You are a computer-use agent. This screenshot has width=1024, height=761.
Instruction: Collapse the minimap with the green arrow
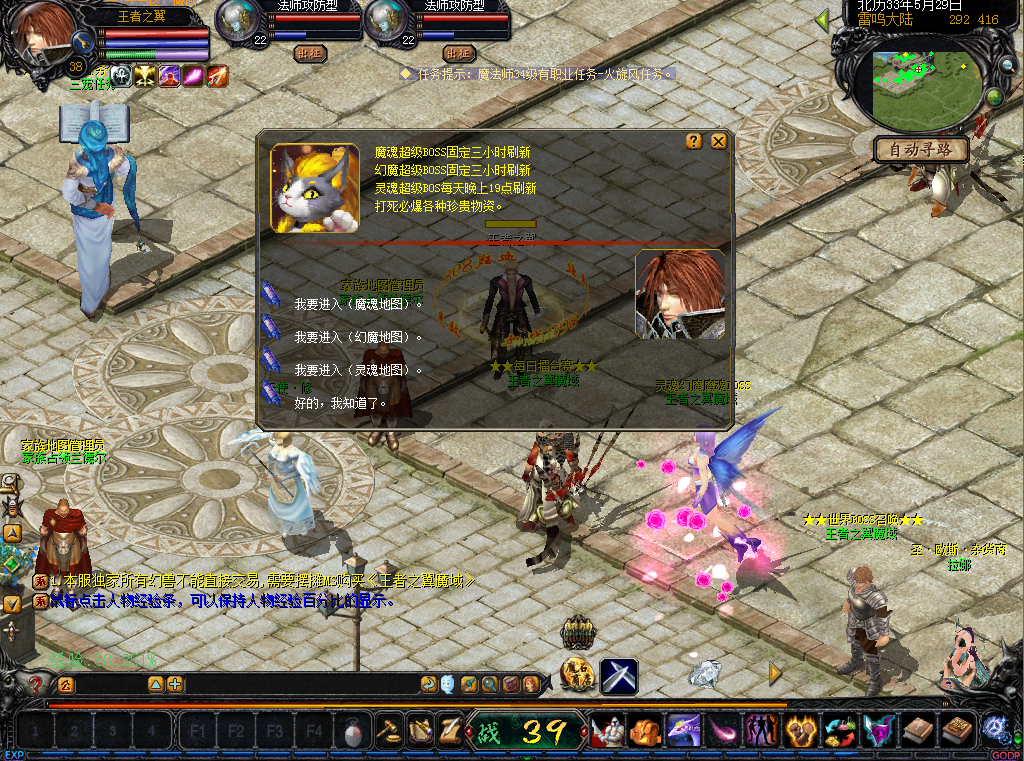tap(822, 19)
